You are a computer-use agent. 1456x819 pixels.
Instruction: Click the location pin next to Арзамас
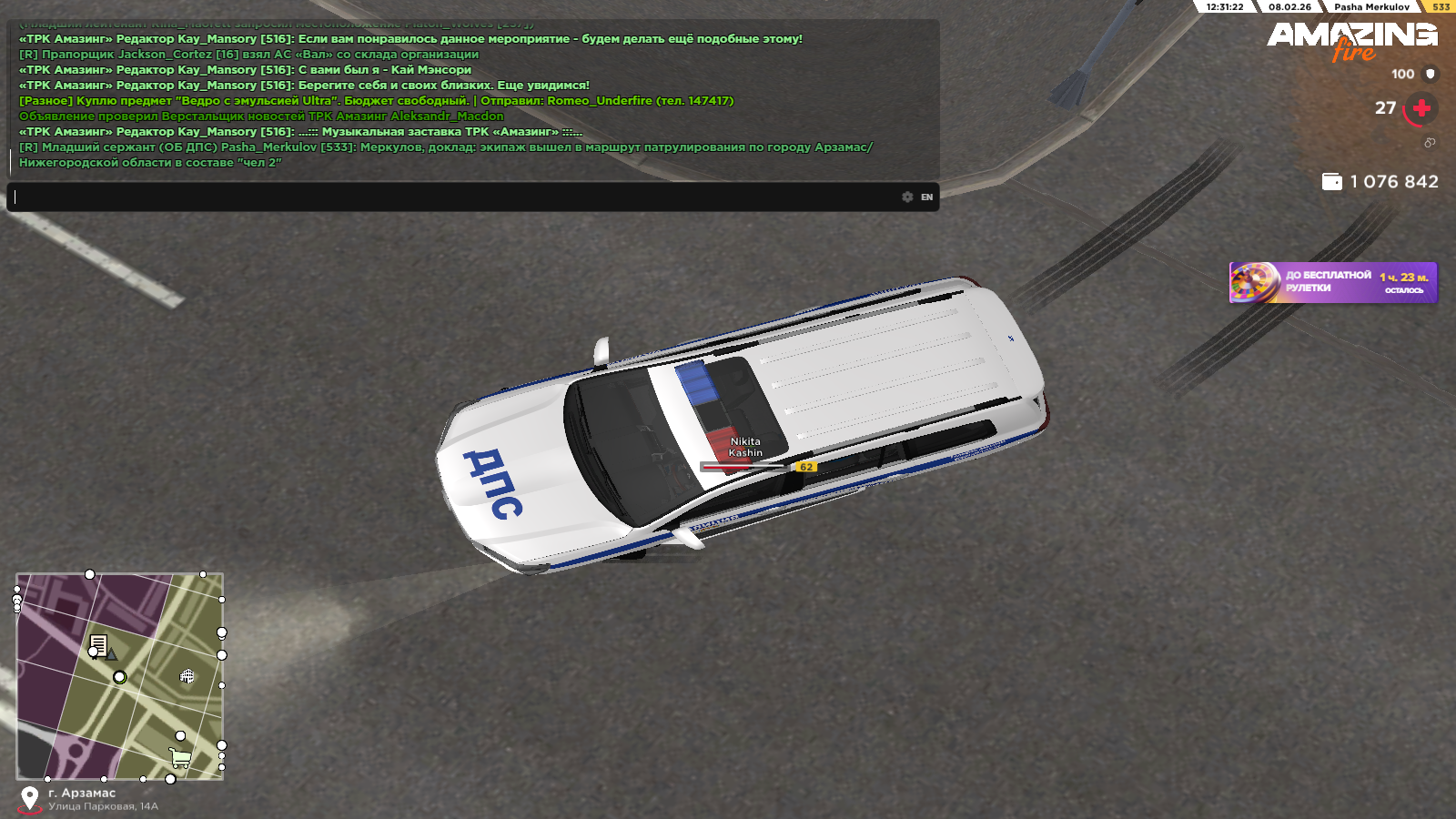pyautogui.click(x=30, y=798)
